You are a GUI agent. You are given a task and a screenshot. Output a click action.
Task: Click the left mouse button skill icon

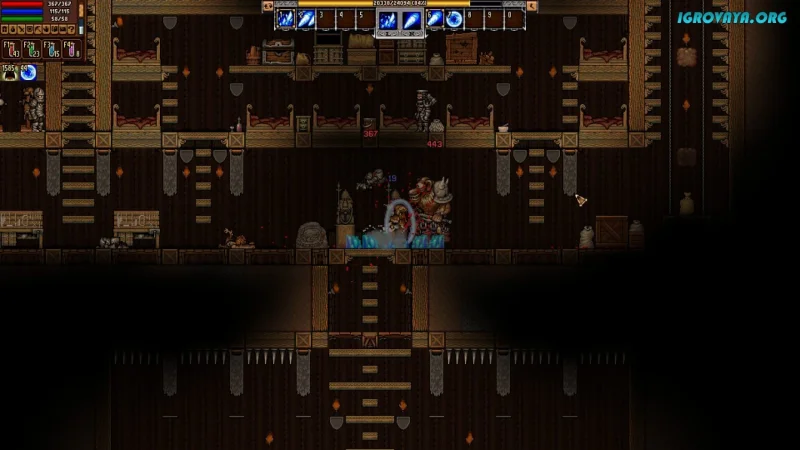tap(388, 20)
